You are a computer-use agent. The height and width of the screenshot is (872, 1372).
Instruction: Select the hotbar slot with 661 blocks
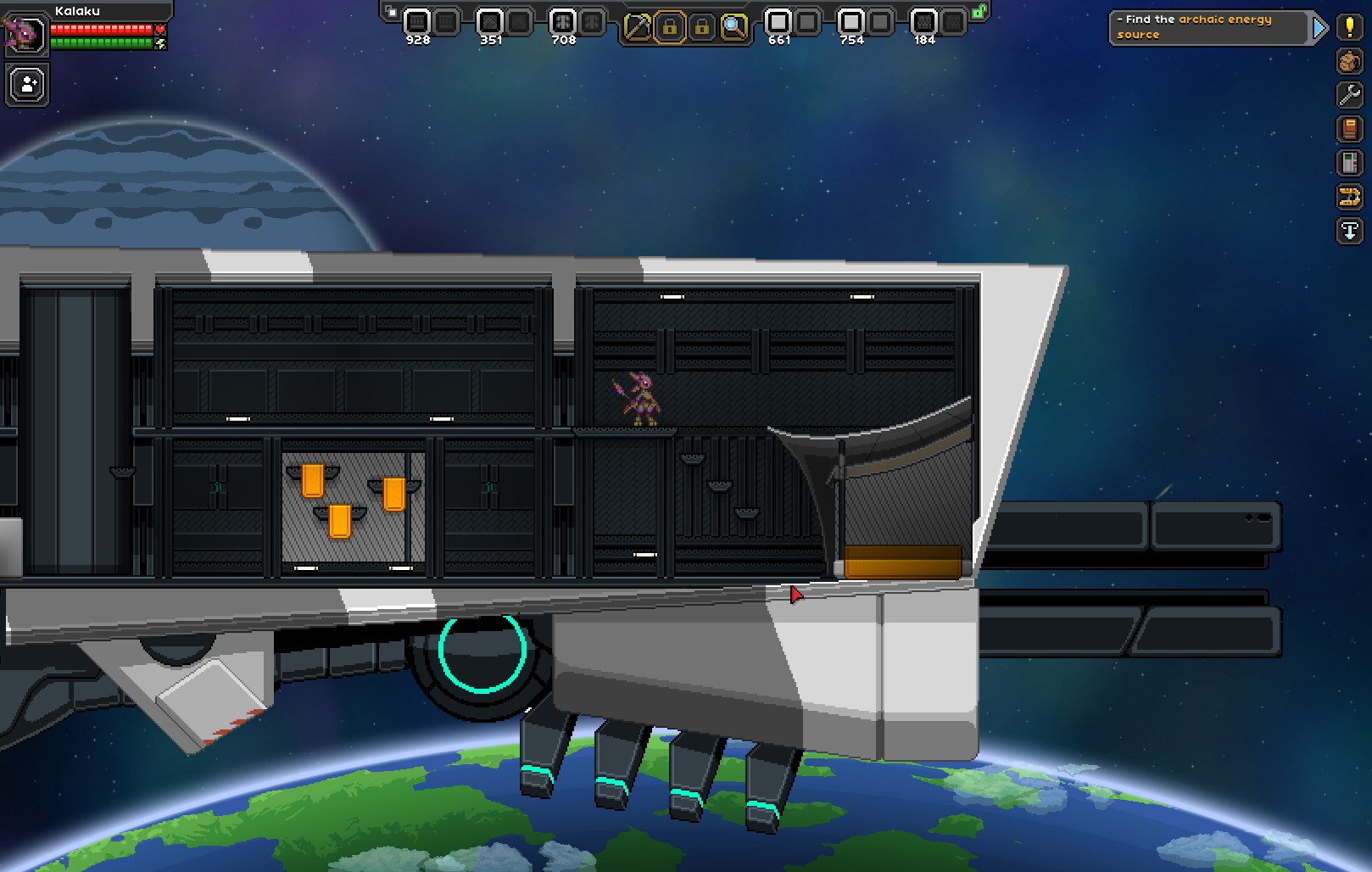pyautogui.click(x=778, y=22)
